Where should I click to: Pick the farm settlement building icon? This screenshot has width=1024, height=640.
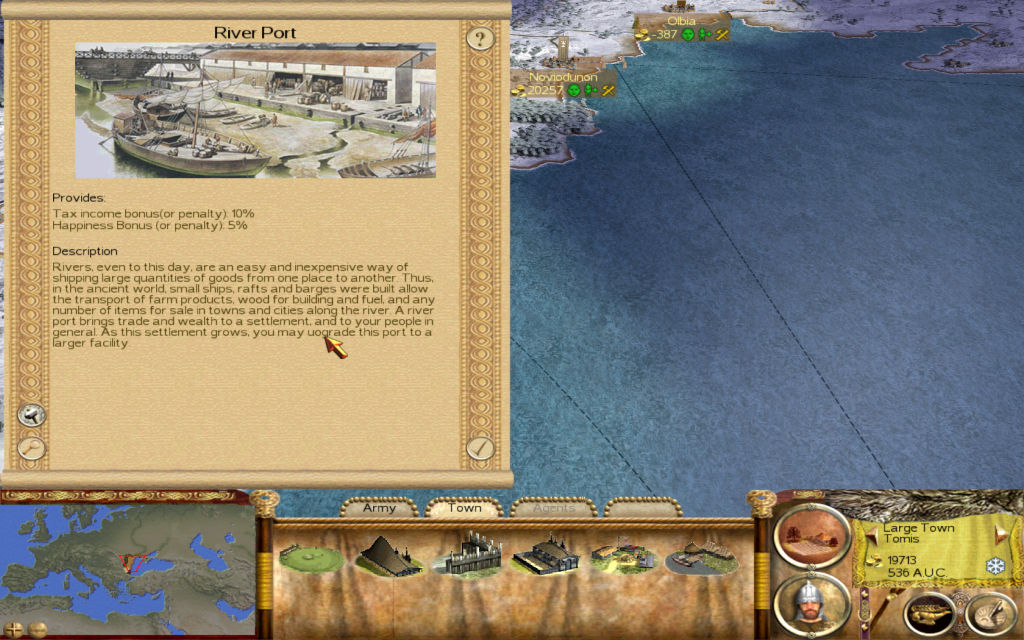(622, 556)
